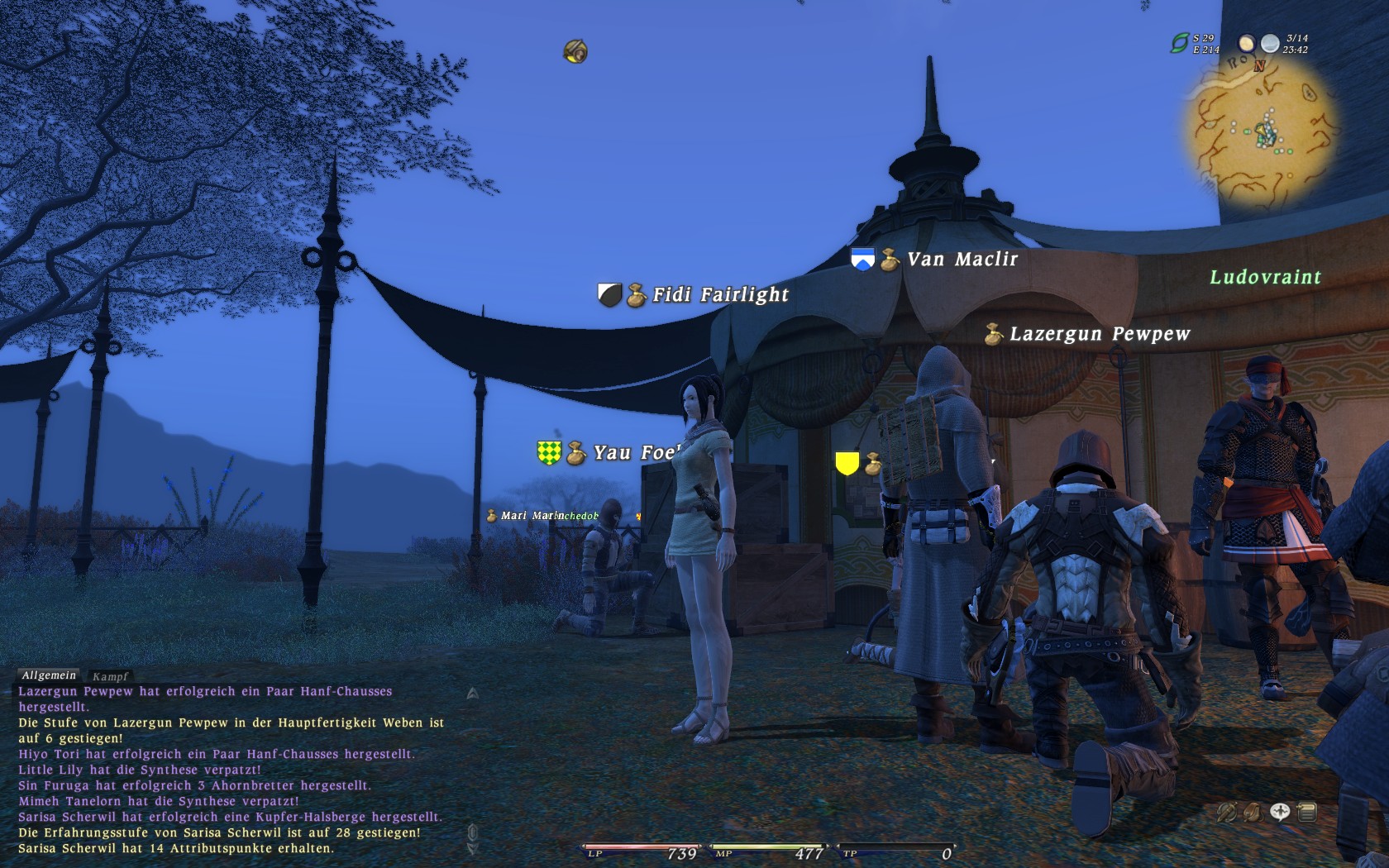The width and height of the screenshot is (1389, 868).
Task: Click the chat log scroll-up arrow
Action: click(472, 694)
